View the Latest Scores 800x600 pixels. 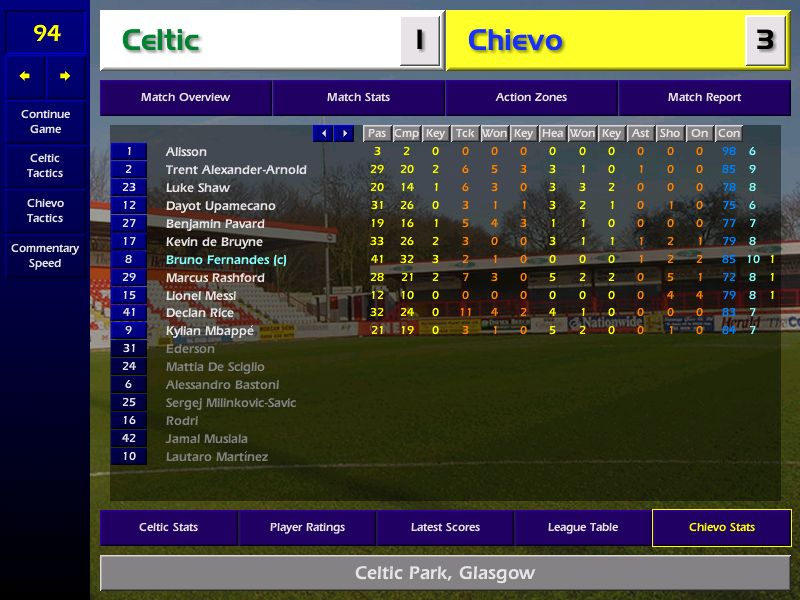[445, 528]
